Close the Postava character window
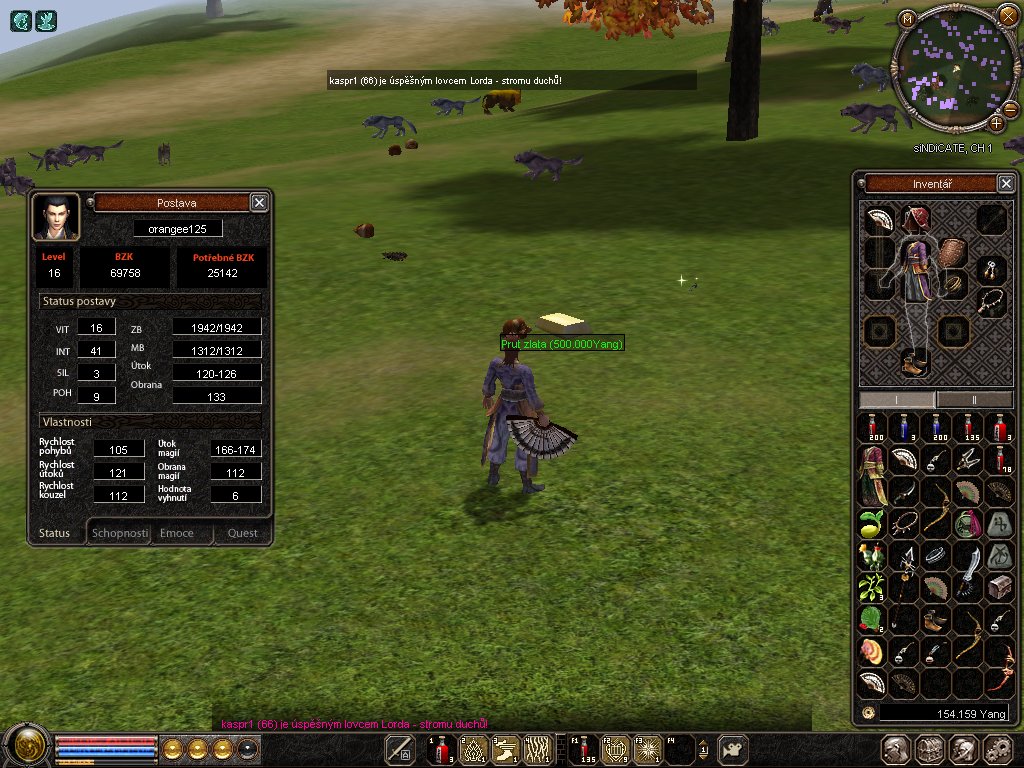The image size is (1024, 768). pyautogui.click(x=259, y=203)
